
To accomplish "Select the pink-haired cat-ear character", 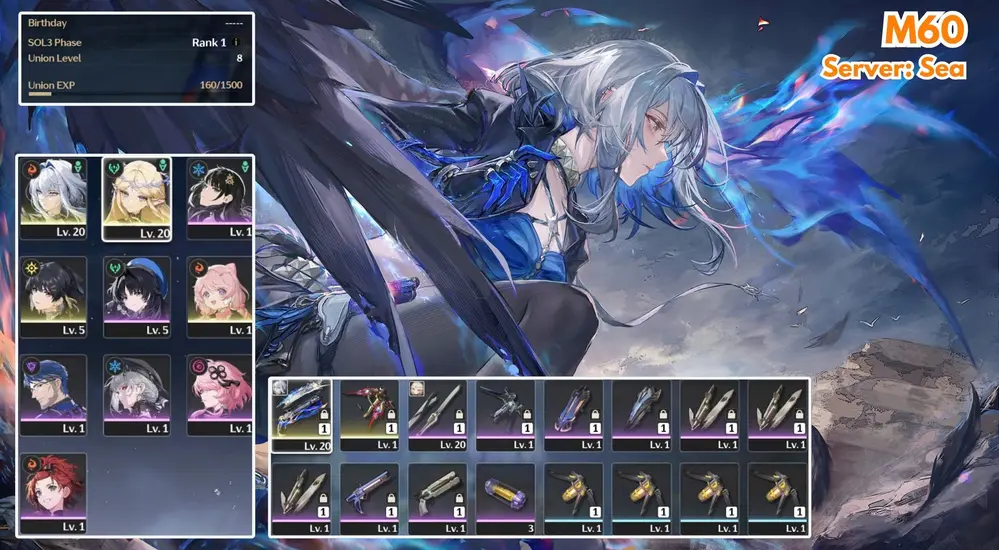I will point(219,295).
